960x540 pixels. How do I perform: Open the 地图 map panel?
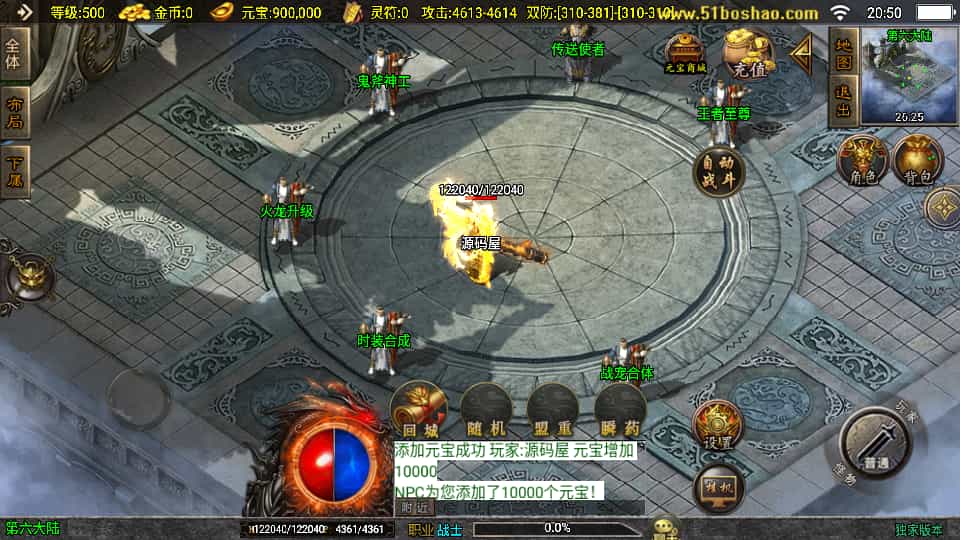(843, 53)
